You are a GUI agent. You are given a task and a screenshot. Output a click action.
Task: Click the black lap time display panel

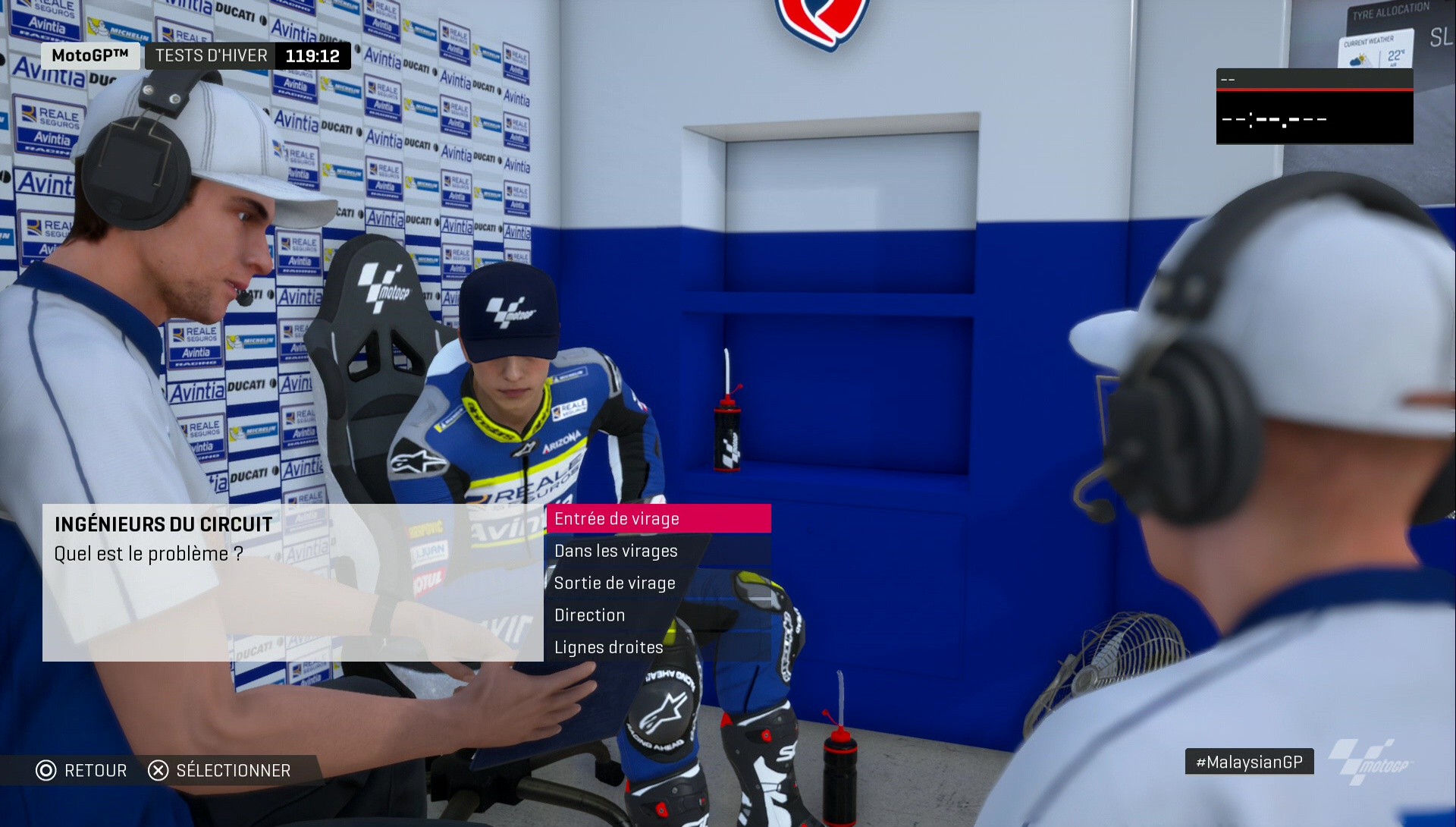1314,106
